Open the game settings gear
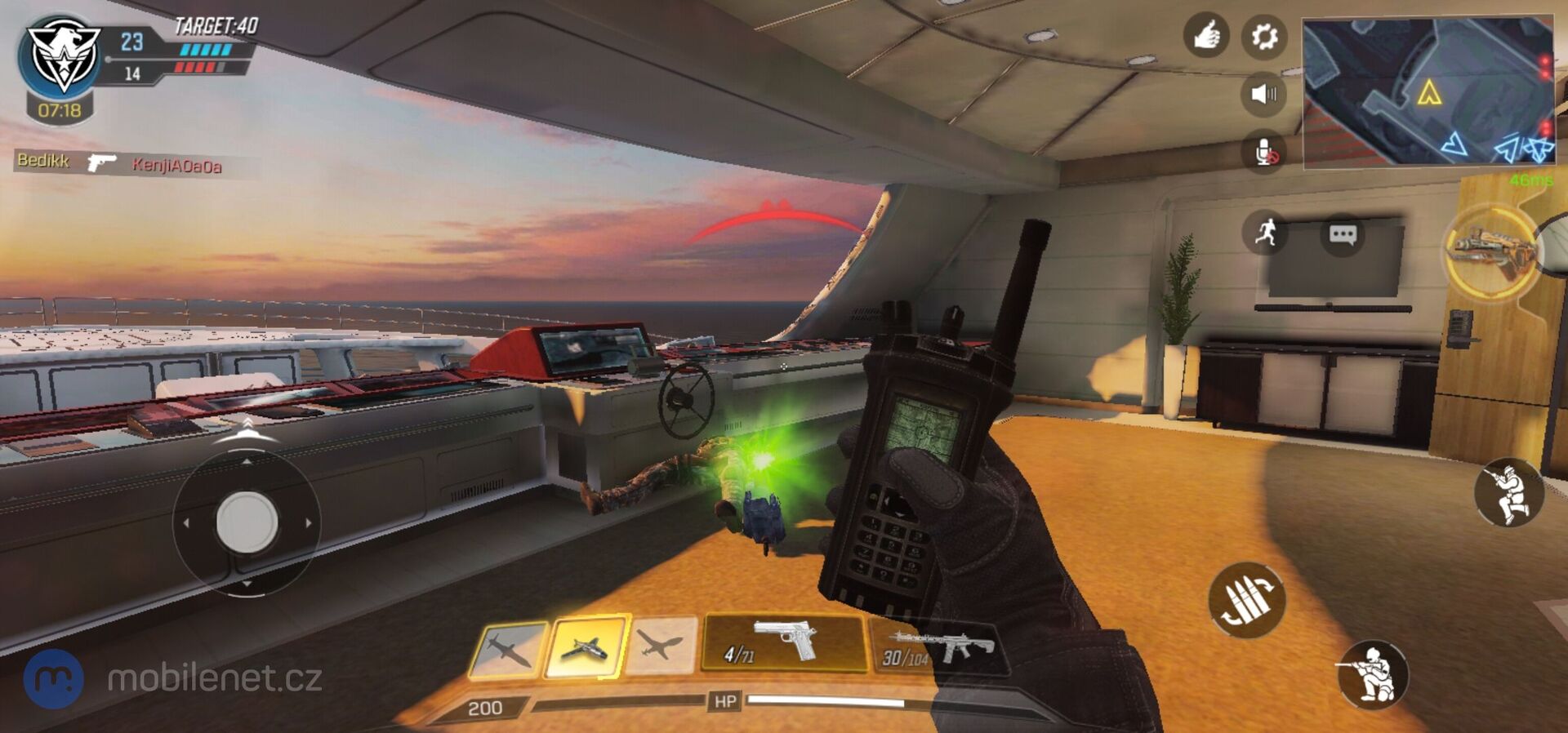 click(x=1264, y=36)
